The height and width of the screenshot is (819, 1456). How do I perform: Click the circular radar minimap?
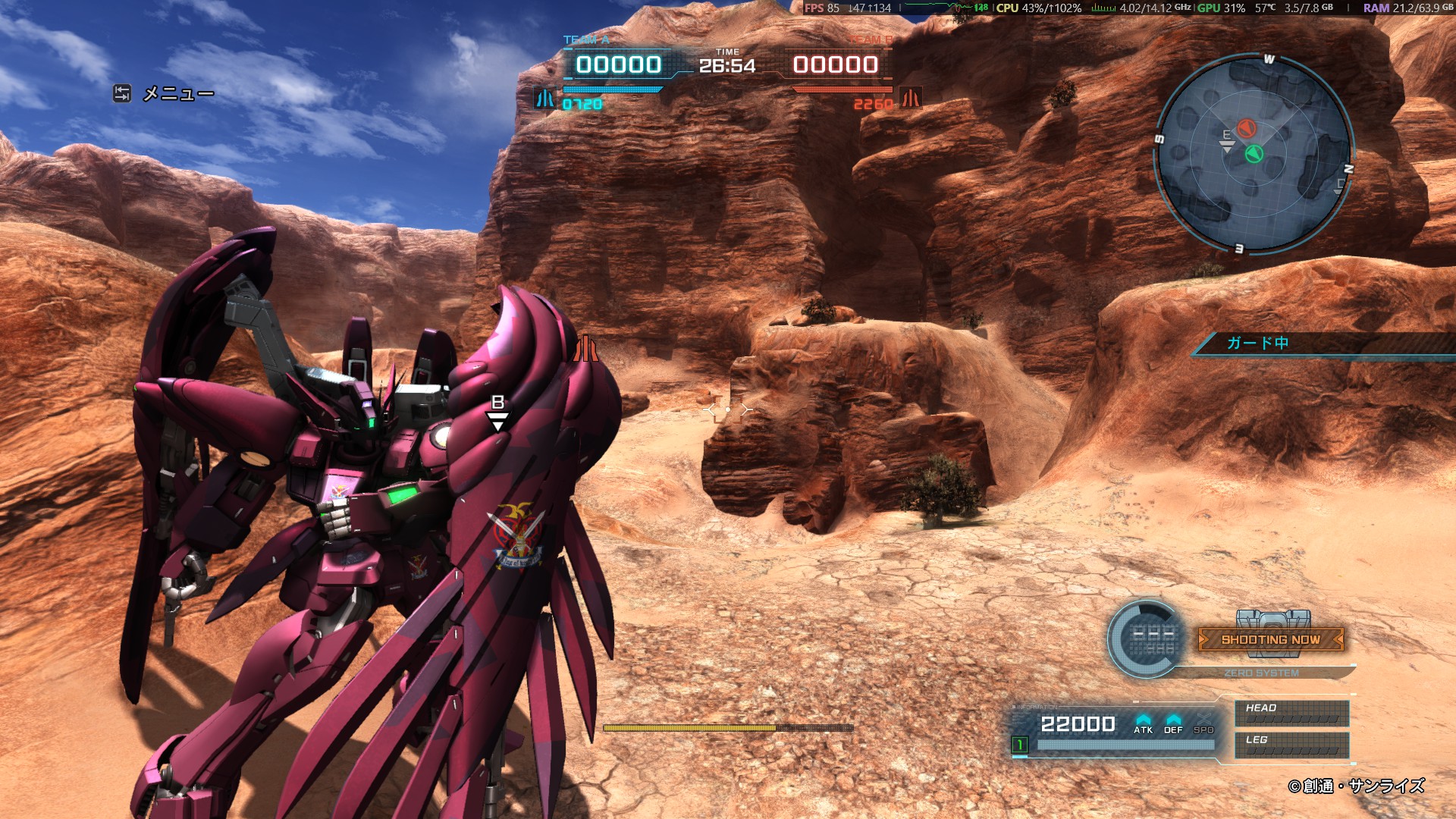coord(1253,152)
